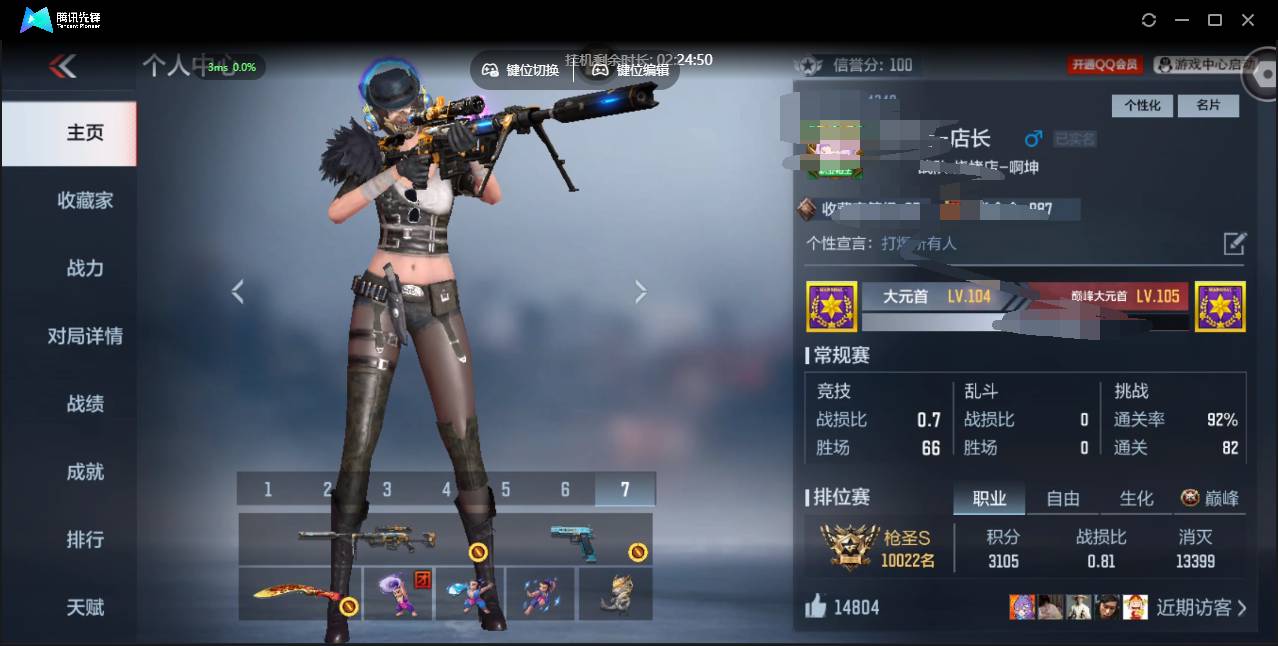
Task: Click the 名片 name card button
Action: click(1209, 105)
